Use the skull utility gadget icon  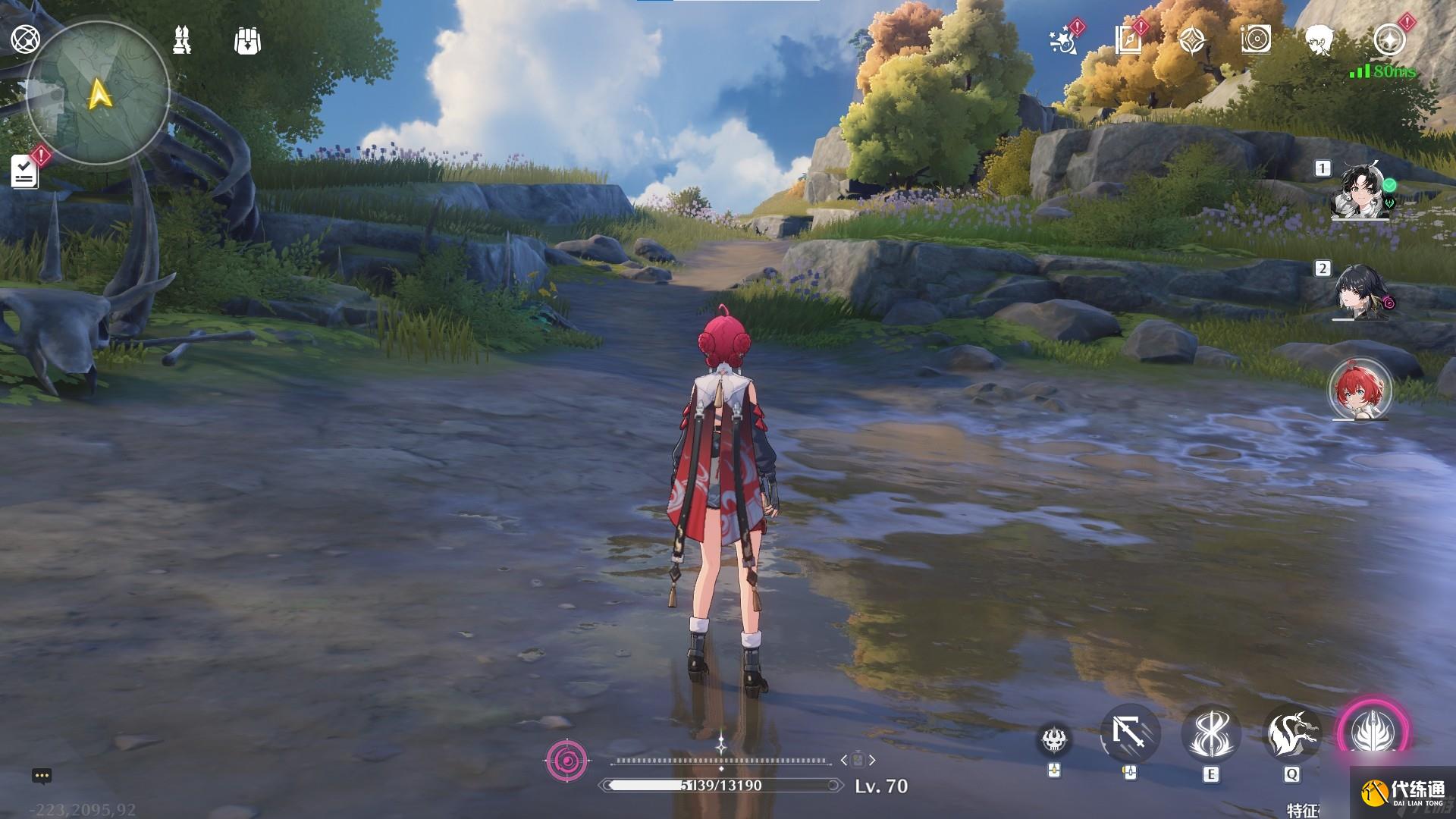(1054, 739)
